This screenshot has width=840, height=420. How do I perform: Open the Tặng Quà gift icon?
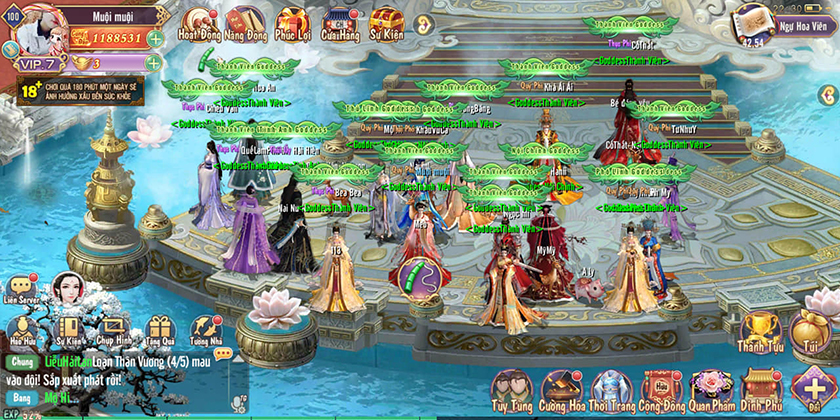coord(160,332)
